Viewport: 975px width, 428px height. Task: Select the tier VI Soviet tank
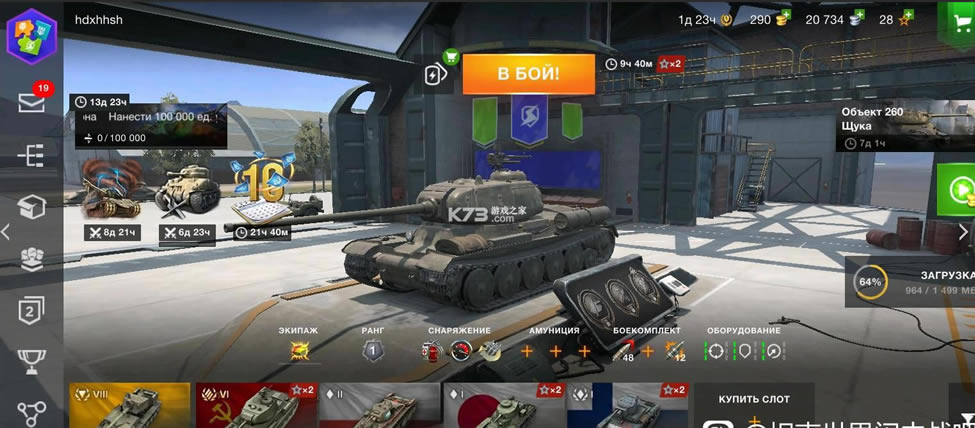pos(255,405)
